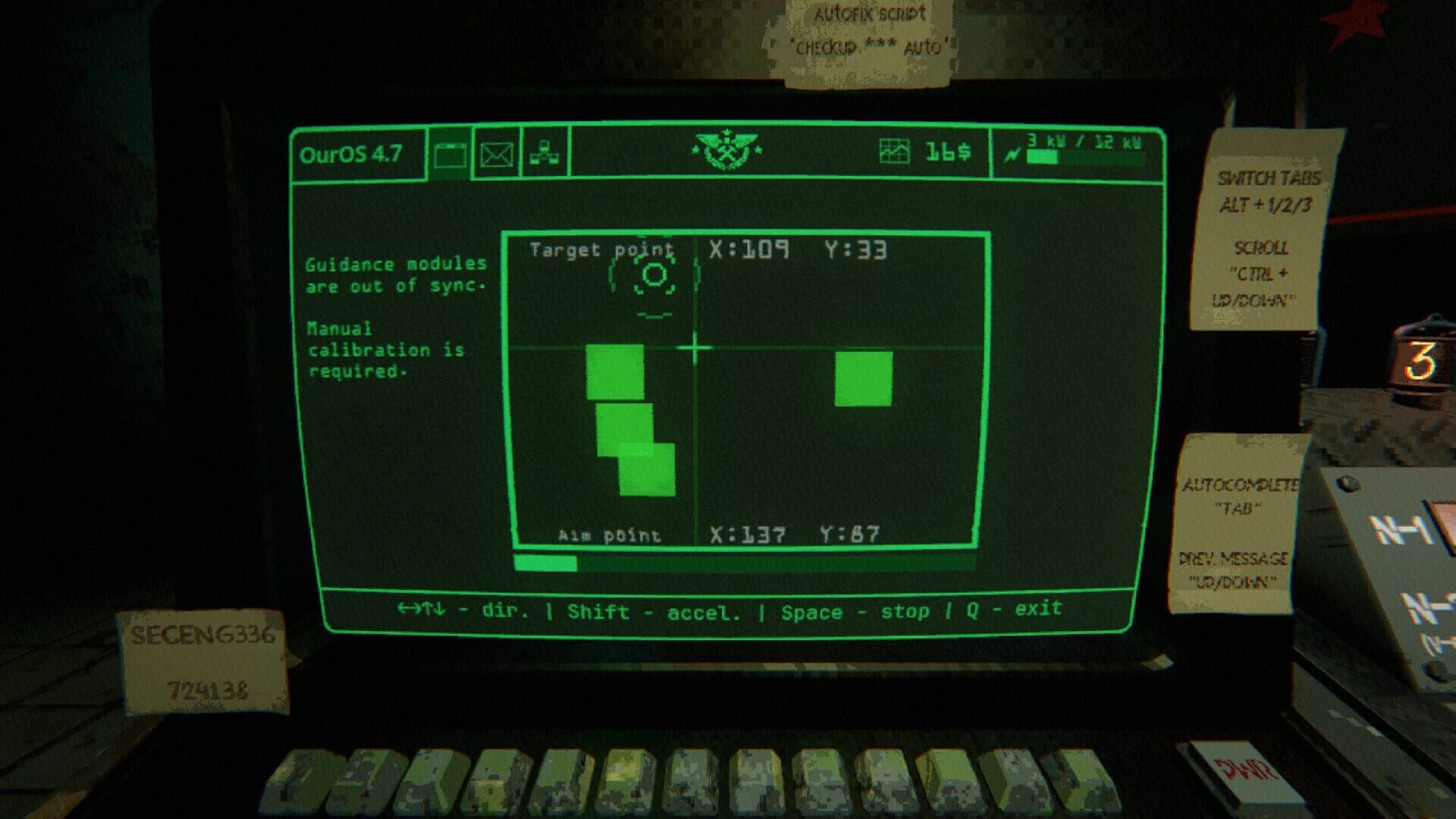
Task: Open the envelope mail icon
Action: click(496, 155)
